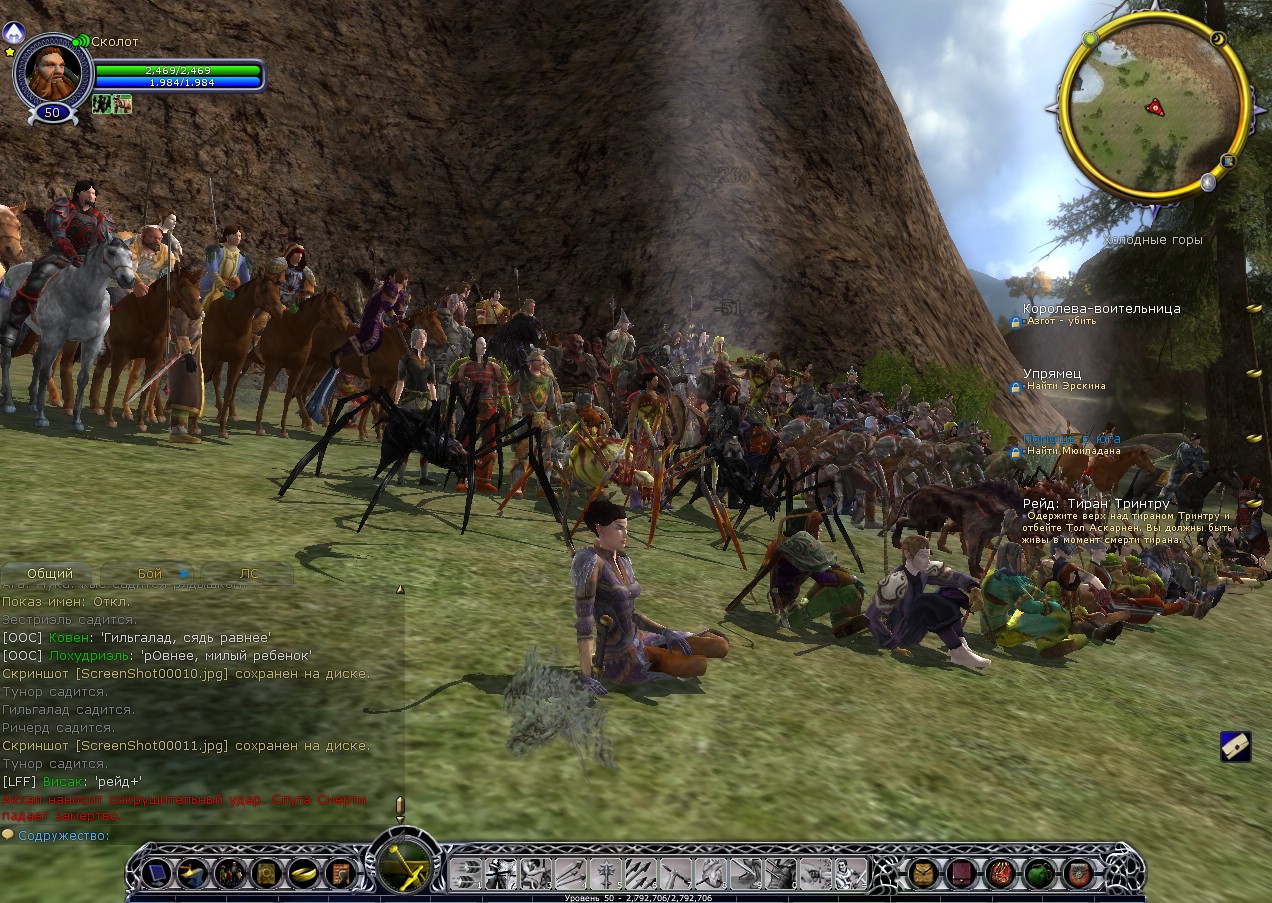Select the Упрямец quest entry

tap(1051, 374)
